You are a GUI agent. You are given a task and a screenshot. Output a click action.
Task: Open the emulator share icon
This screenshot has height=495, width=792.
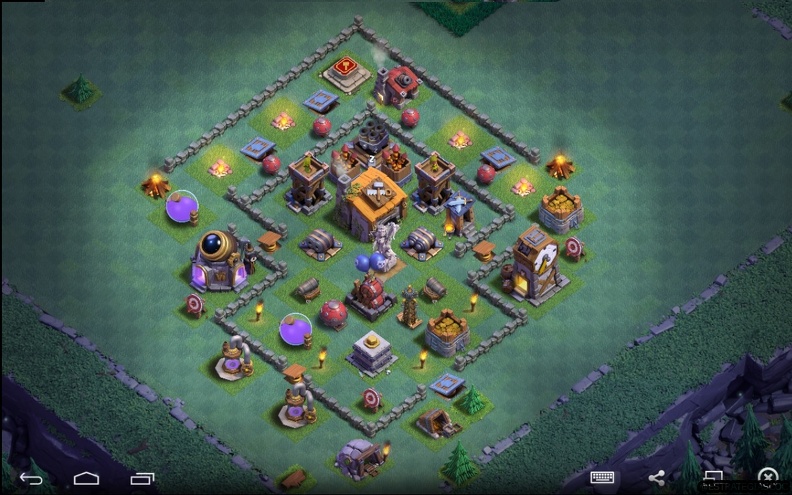click(x=657, y=478)
